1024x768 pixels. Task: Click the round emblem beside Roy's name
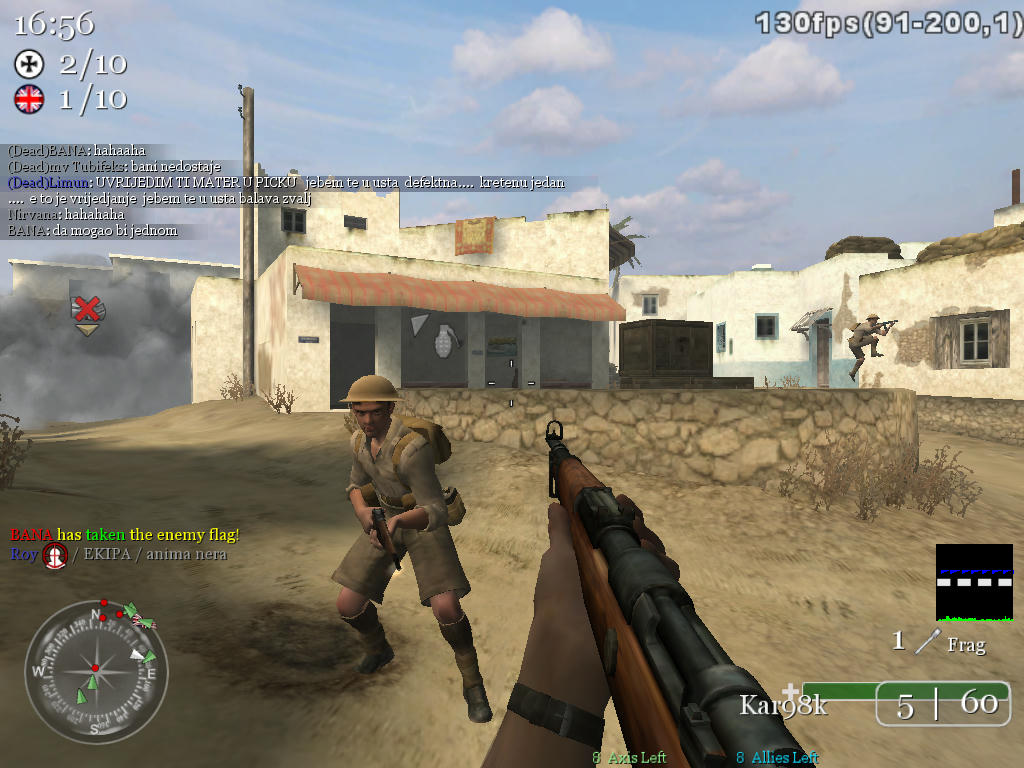[x=55, y=555]
